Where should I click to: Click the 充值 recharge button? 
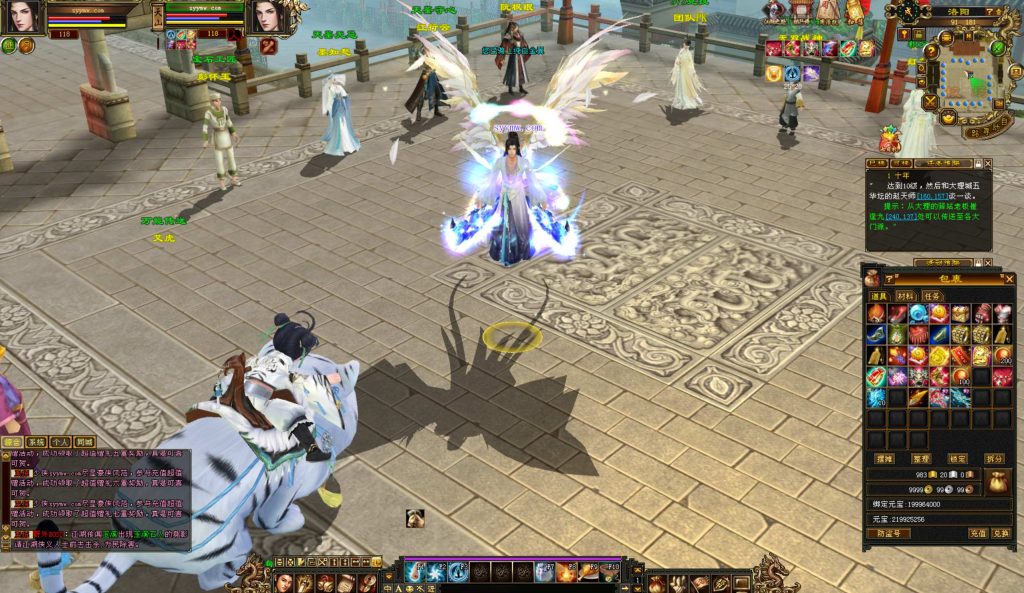[x=978, y=534]
